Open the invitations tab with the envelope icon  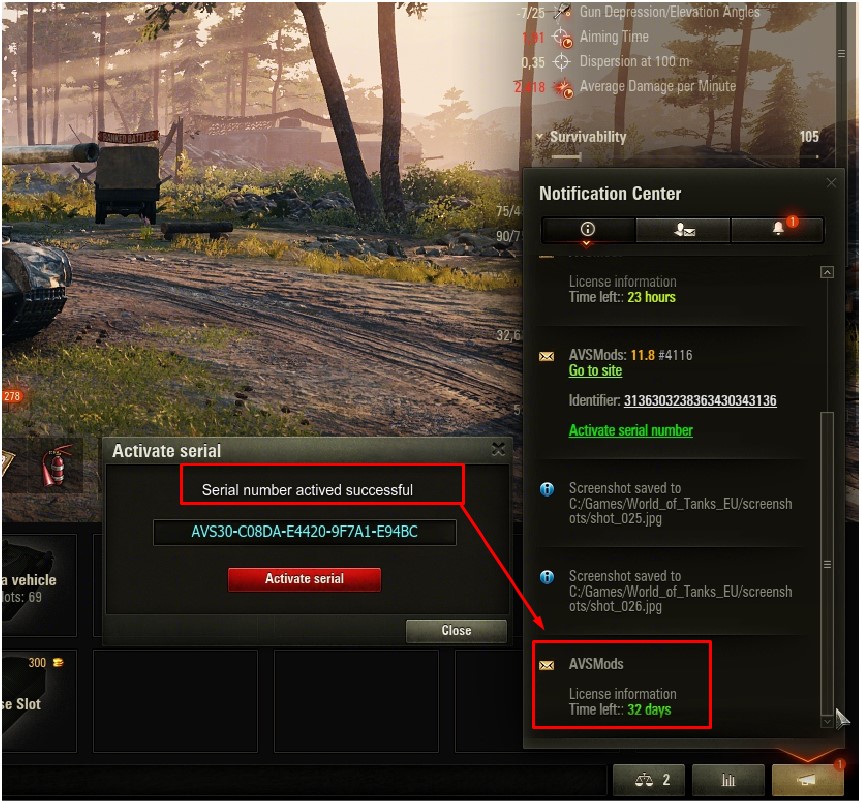pos(684,230)
